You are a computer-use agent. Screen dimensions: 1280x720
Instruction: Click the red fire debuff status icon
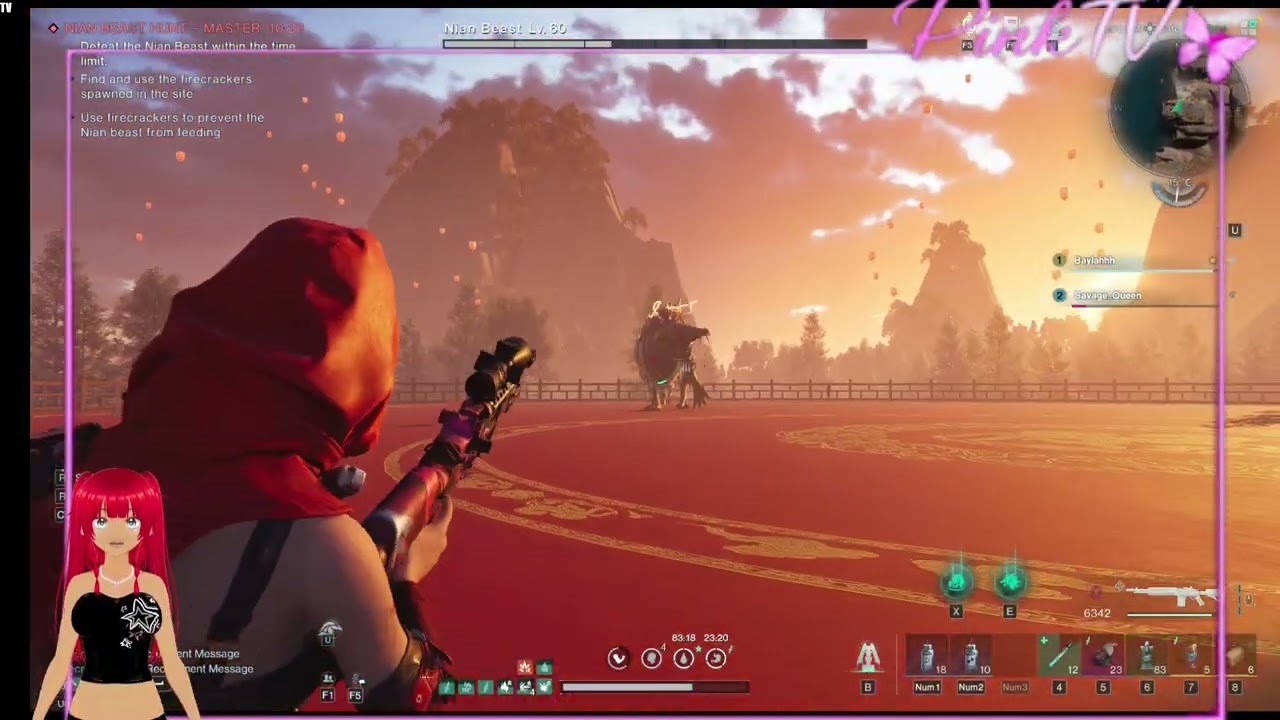524,667
